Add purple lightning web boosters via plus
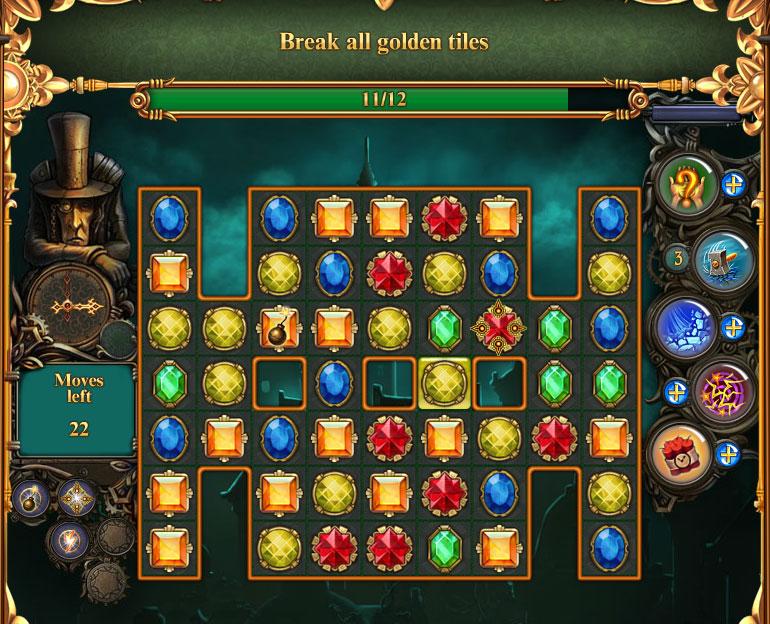This screenshot has width=770, height=624. click(x=677, y=392)
